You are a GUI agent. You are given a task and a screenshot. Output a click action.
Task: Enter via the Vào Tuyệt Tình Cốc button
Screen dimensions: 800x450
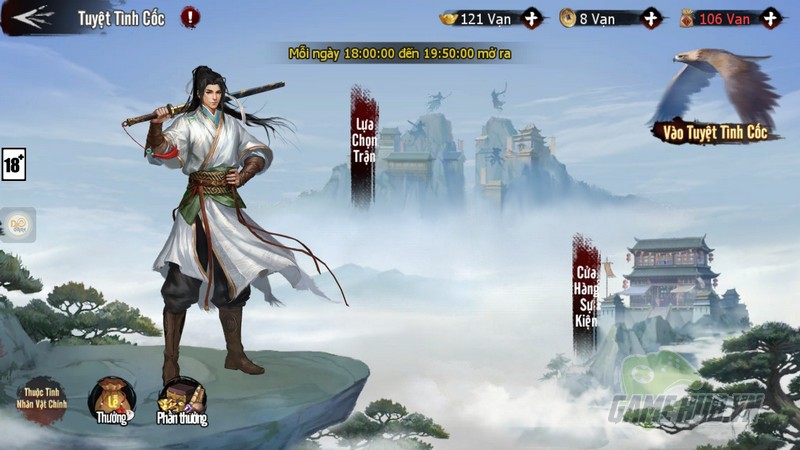(716, 130)
